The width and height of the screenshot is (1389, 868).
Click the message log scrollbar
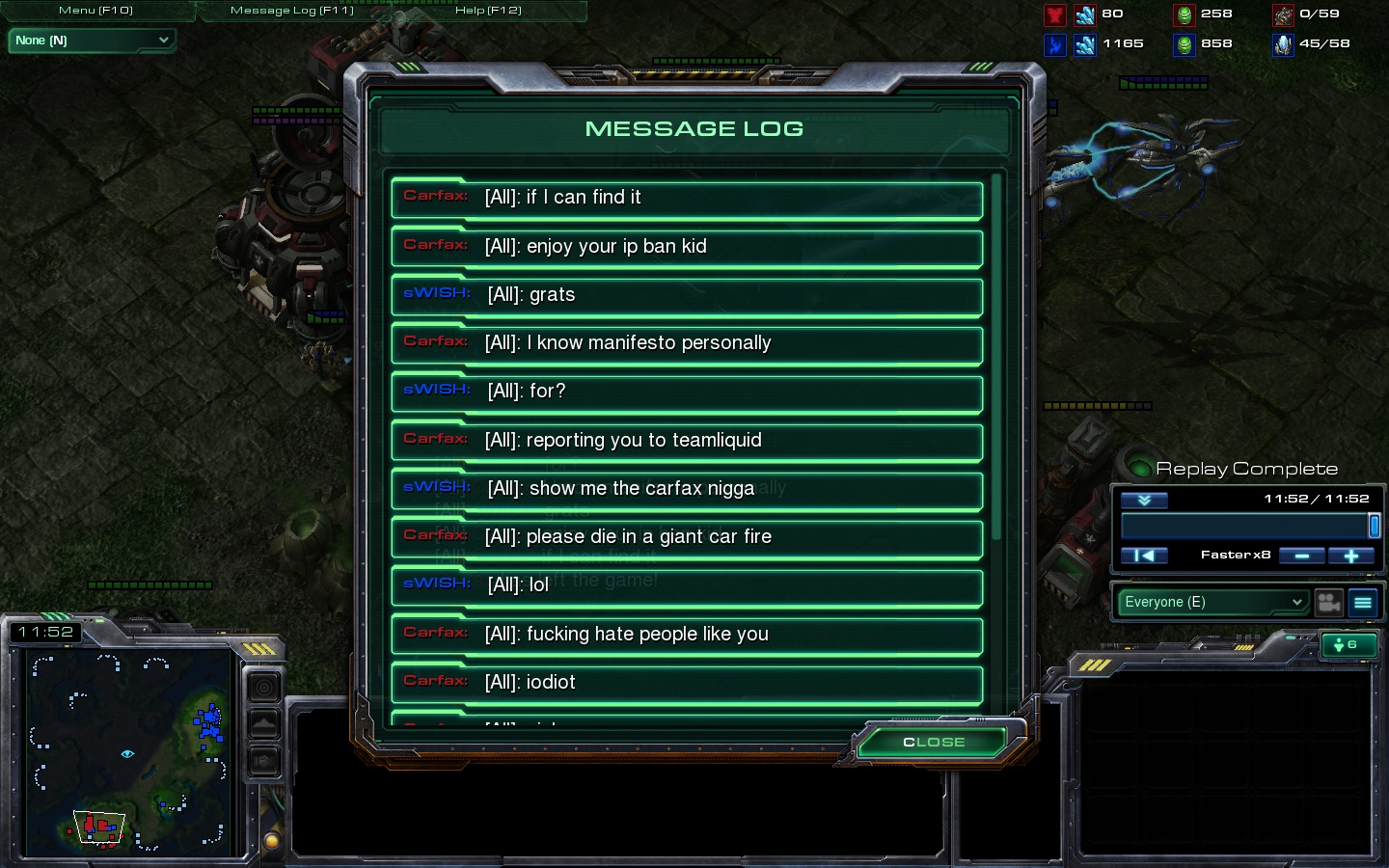click(996, 357)
